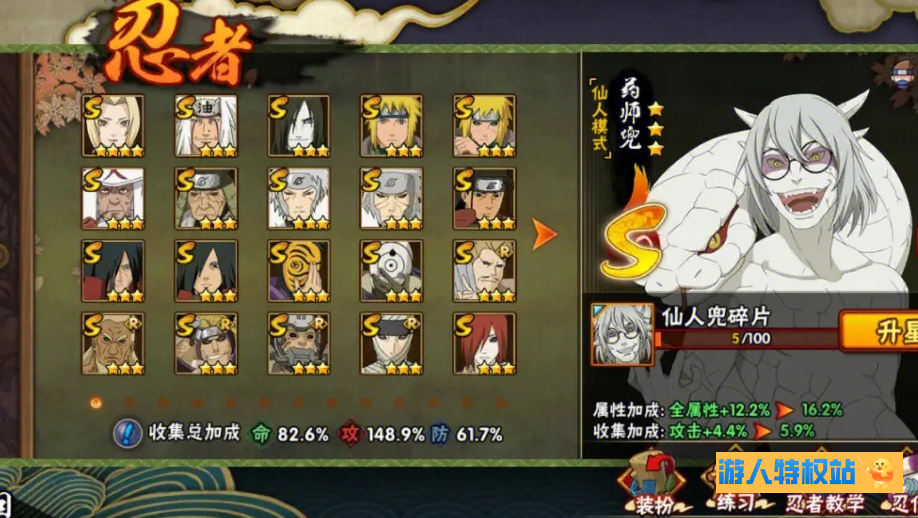
Task: Pick the white-hatted elder Kage portrait
Action: pos(113,198)
